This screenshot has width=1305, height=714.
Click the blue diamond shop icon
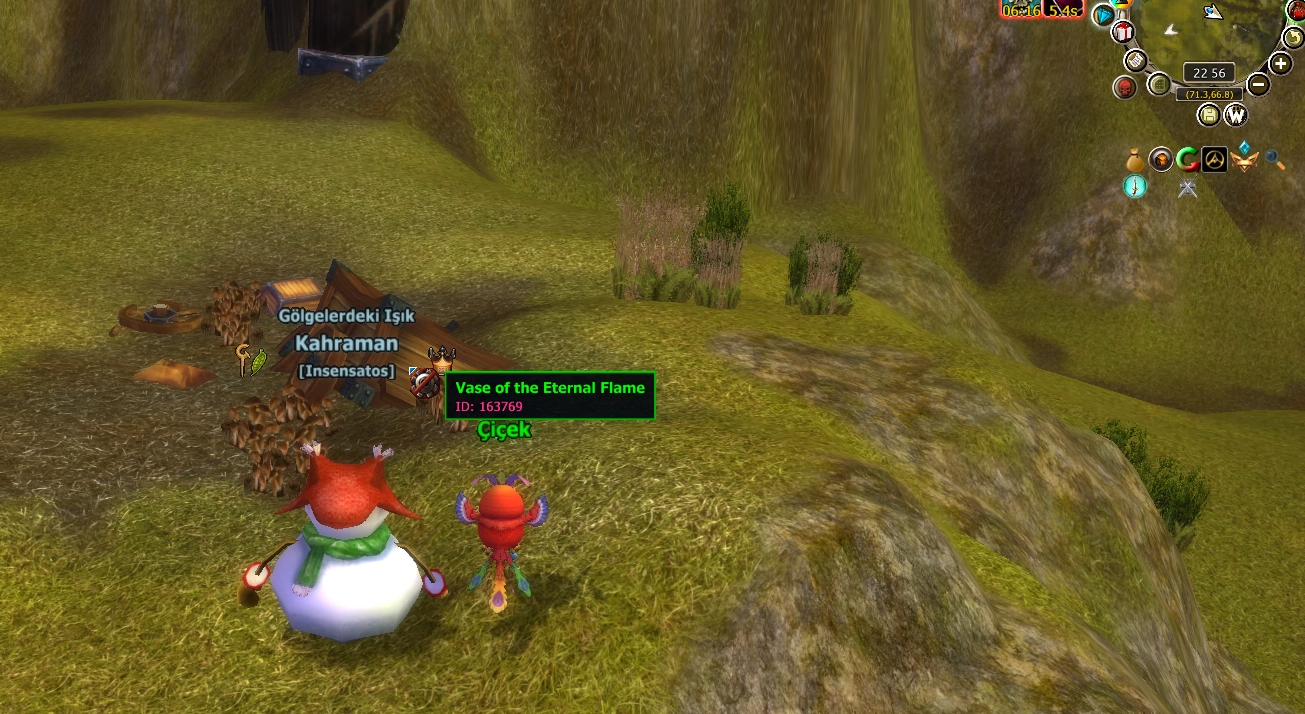click(x=1103, y=15)
